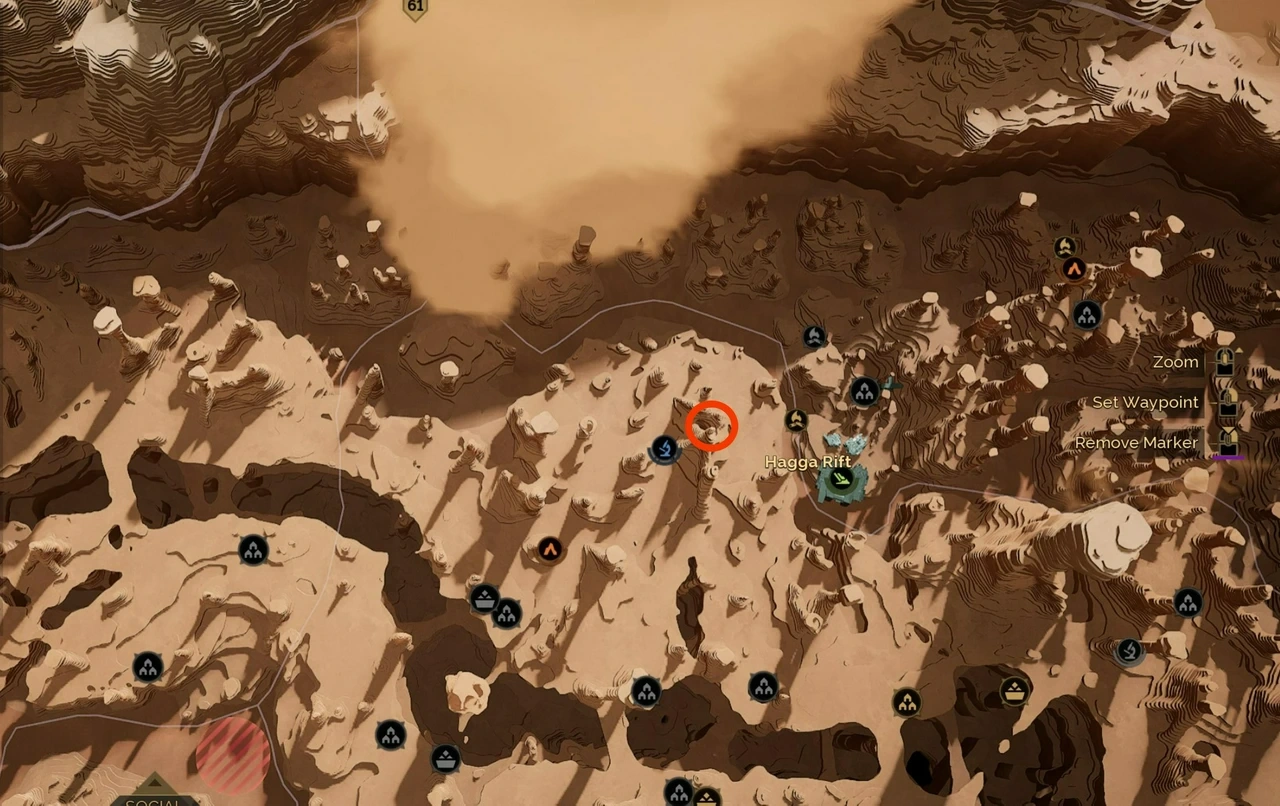Choose Set Waypoint from the context menu

[x=1144, y=402]
